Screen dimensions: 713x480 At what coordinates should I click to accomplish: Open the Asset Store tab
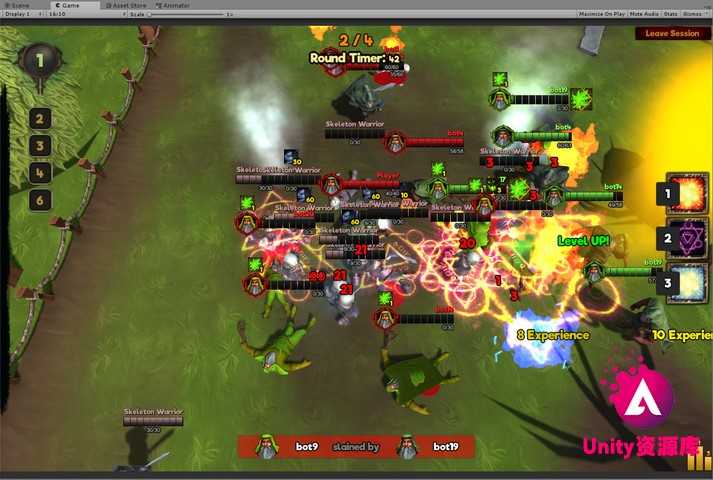(127, 4)
